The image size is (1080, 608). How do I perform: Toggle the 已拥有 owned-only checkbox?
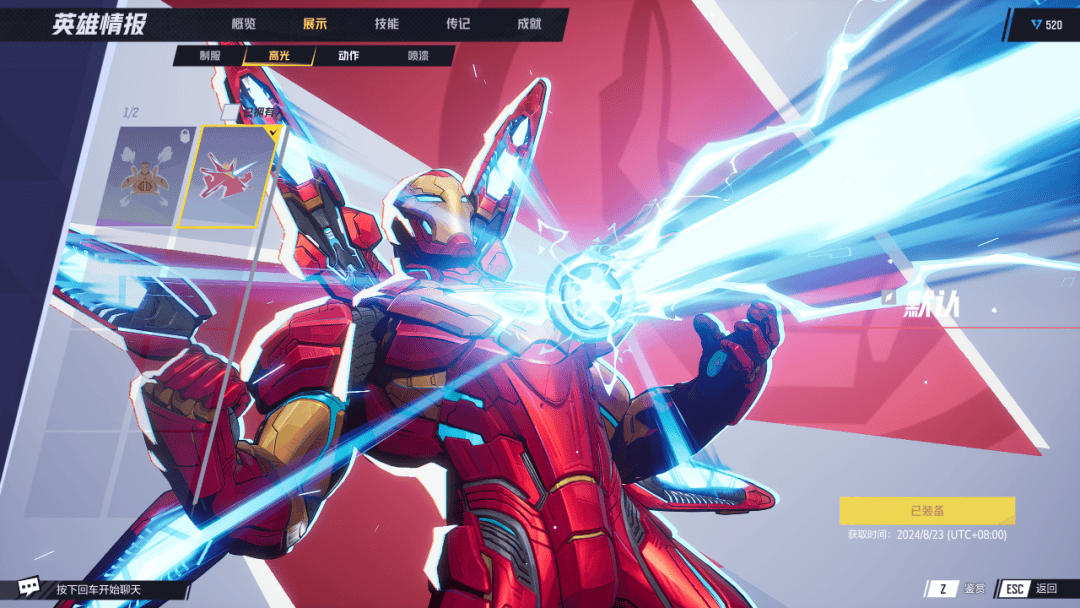click(230, 111)
